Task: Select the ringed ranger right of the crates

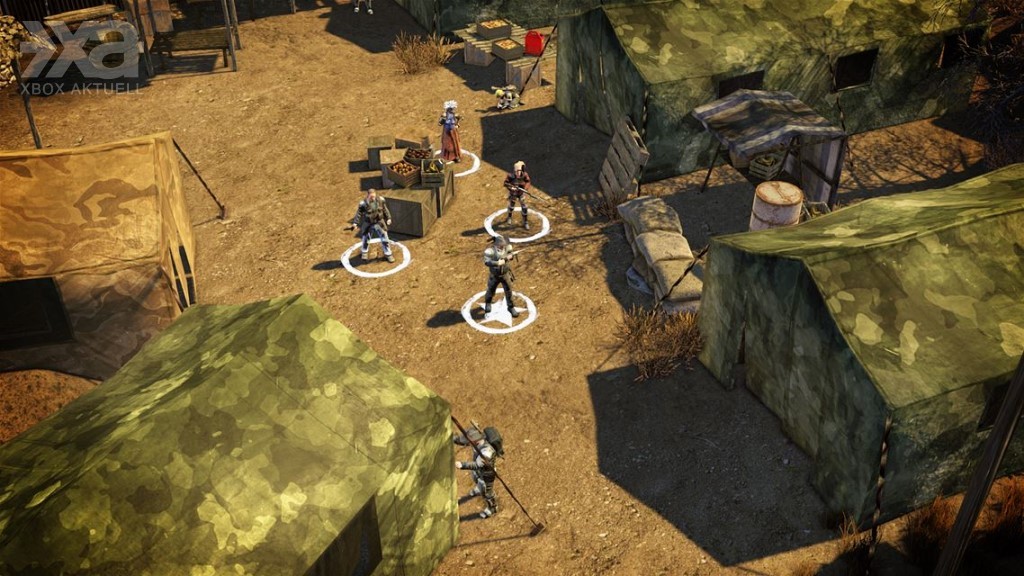Action: [x=517, y=194]
